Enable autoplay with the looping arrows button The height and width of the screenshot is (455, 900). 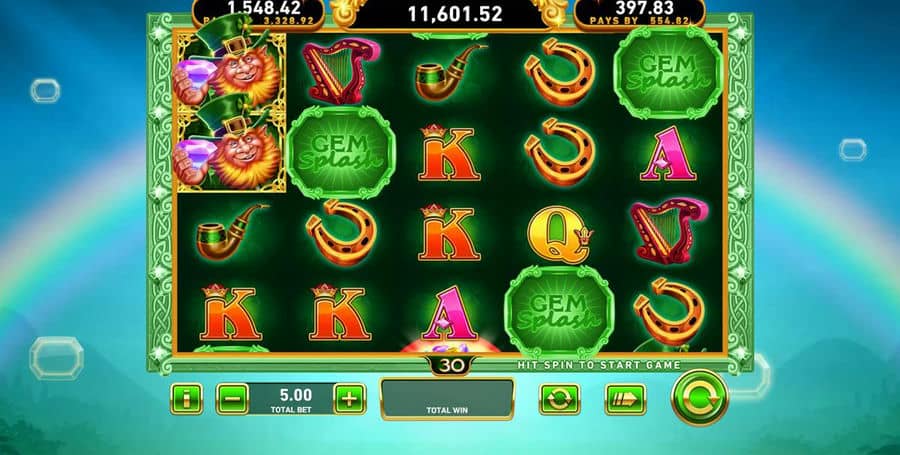[559, 399]
